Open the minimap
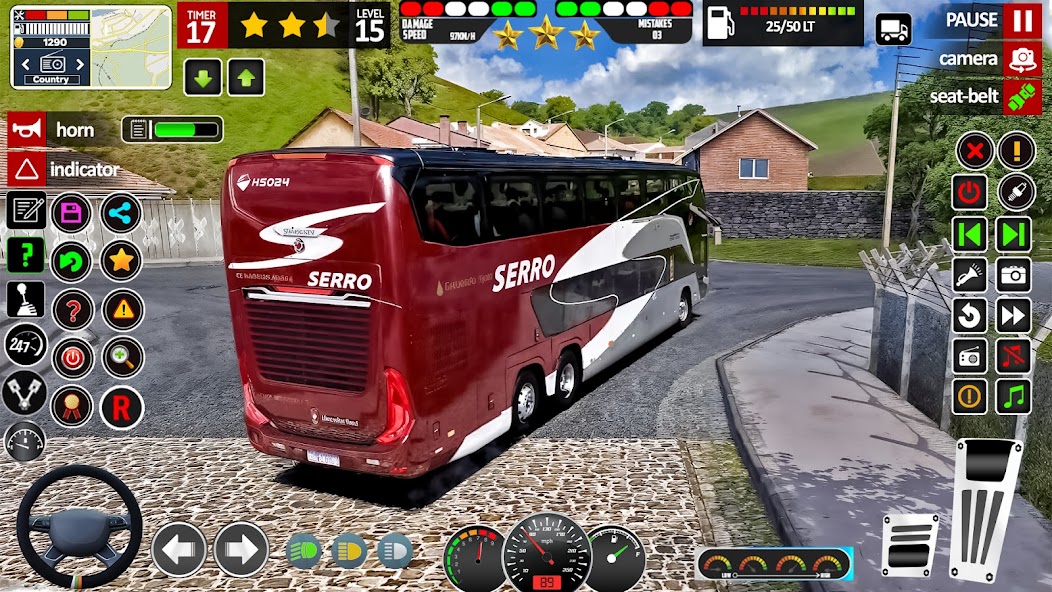This screenshot has height=592, width=1052. [91, 47]
